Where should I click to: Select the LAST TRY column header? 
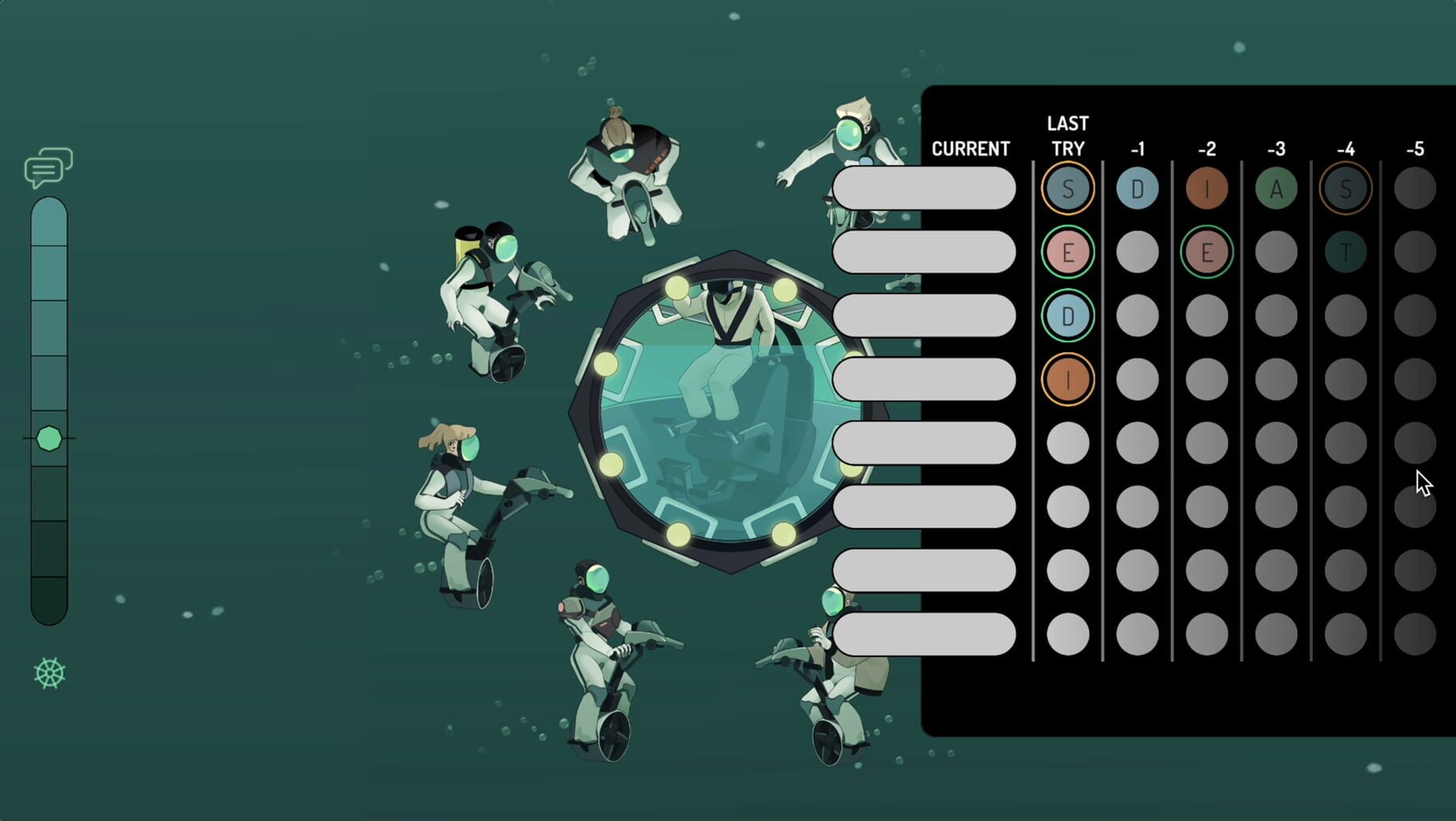[1067, 136]
